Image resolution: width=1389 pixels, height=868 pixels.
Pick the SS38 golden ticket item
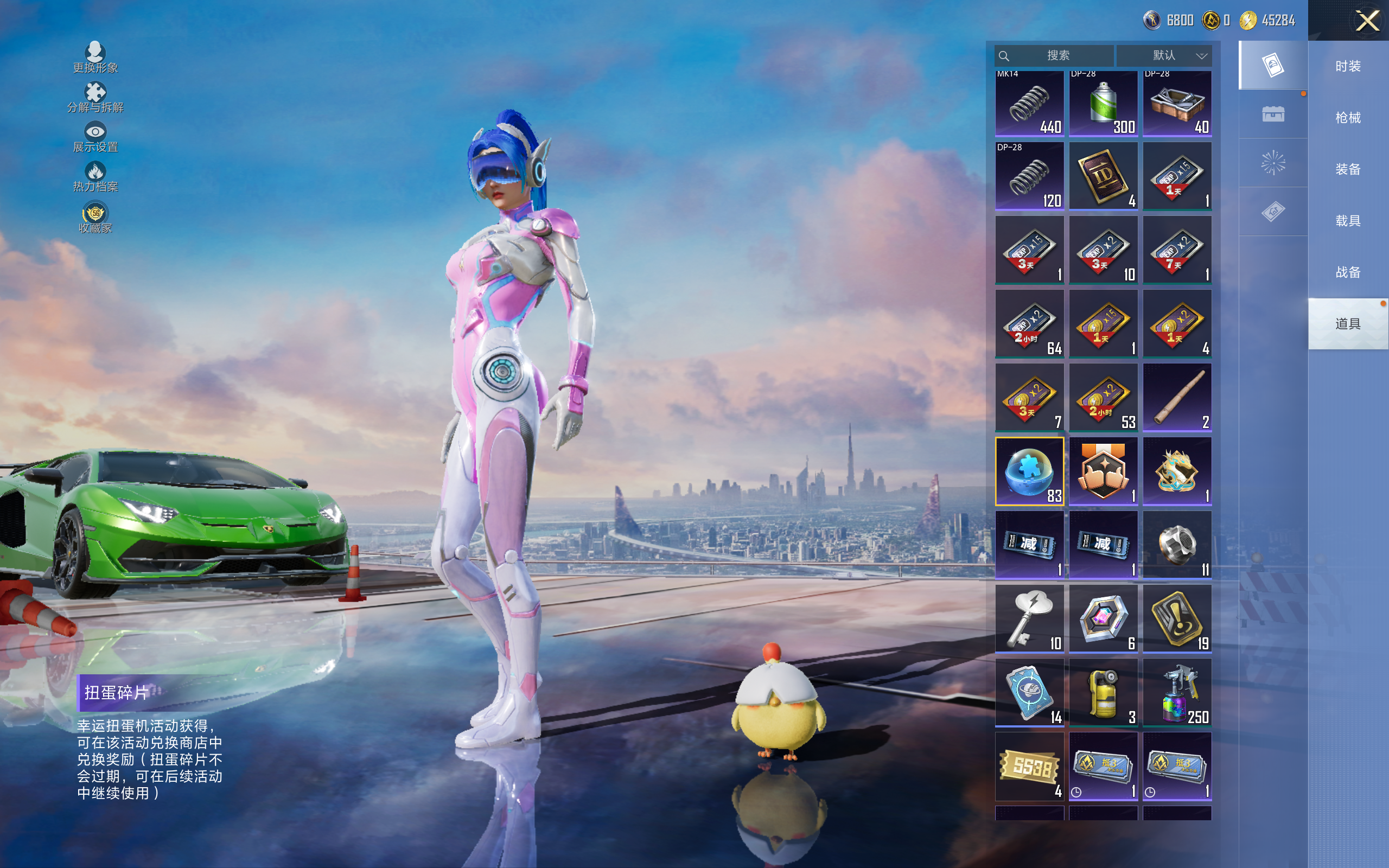click(x=1029, y=767)
